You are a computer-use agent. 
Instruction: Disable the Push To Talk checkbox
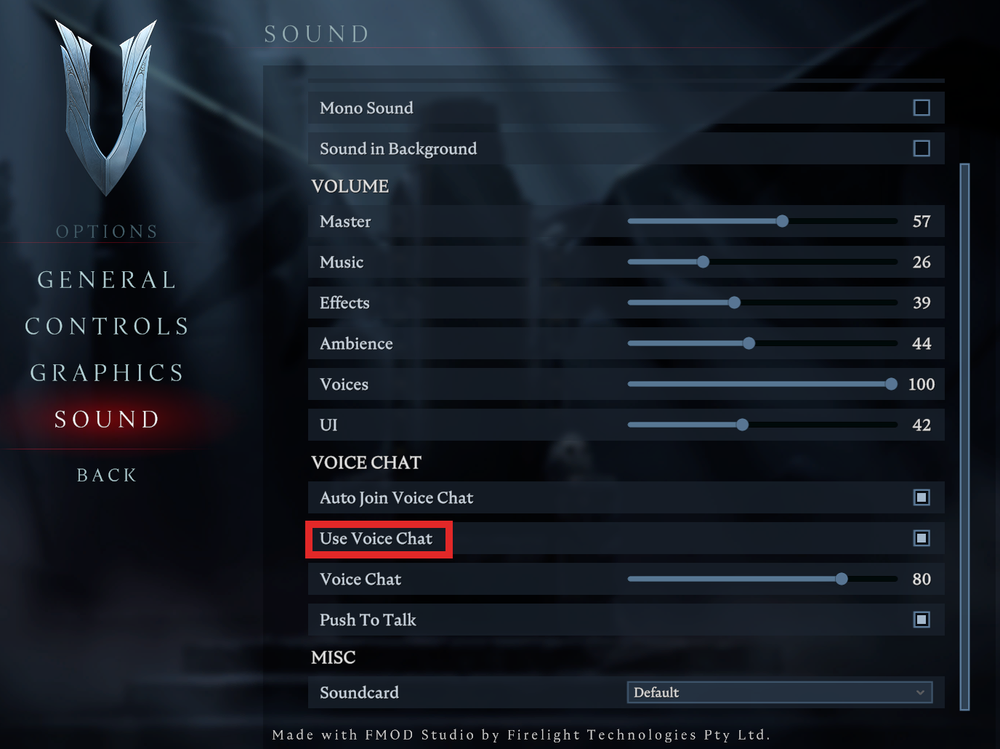921,620
